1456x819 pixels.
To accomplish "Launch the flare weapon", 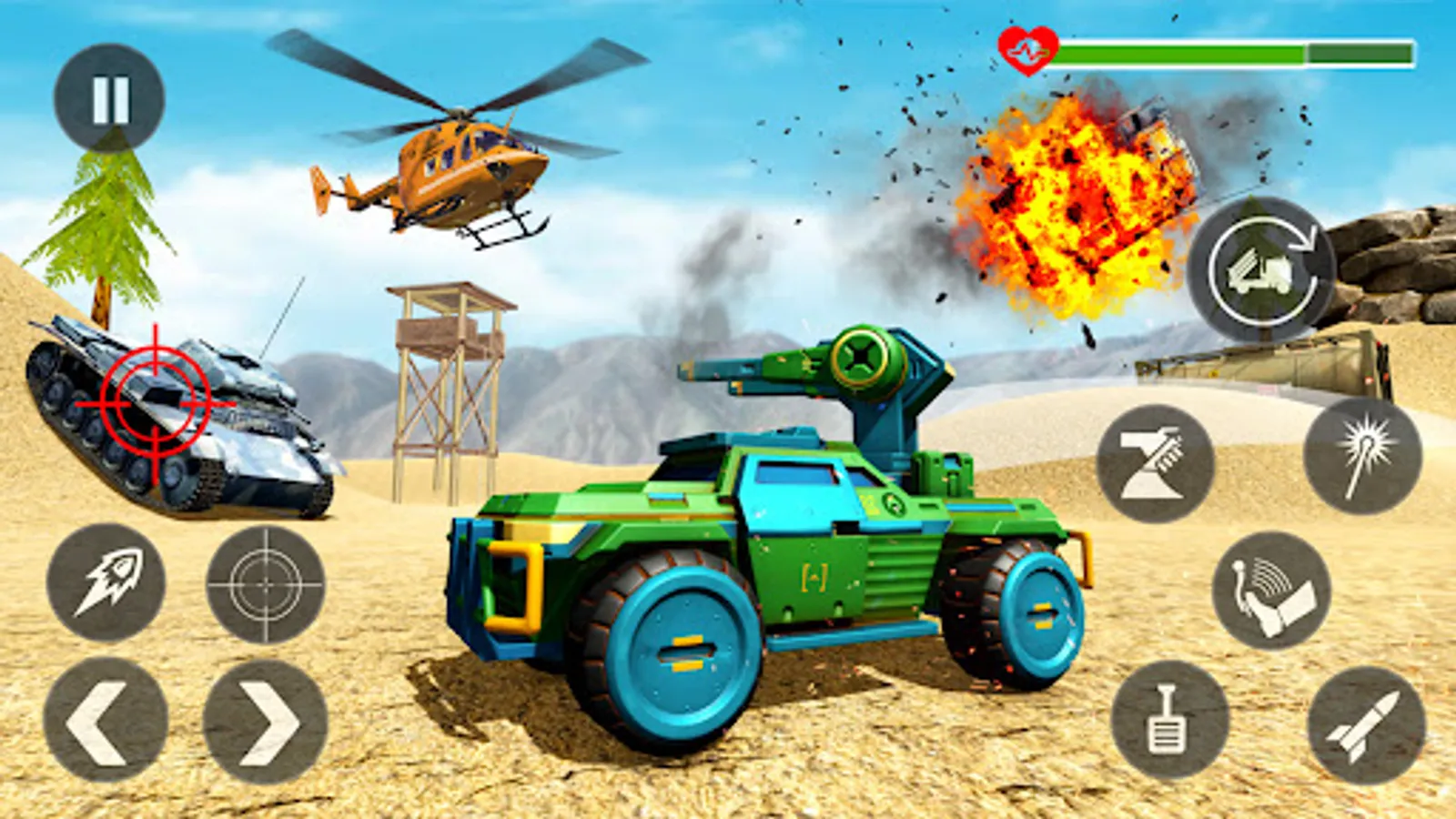I will coord(1361,460).
